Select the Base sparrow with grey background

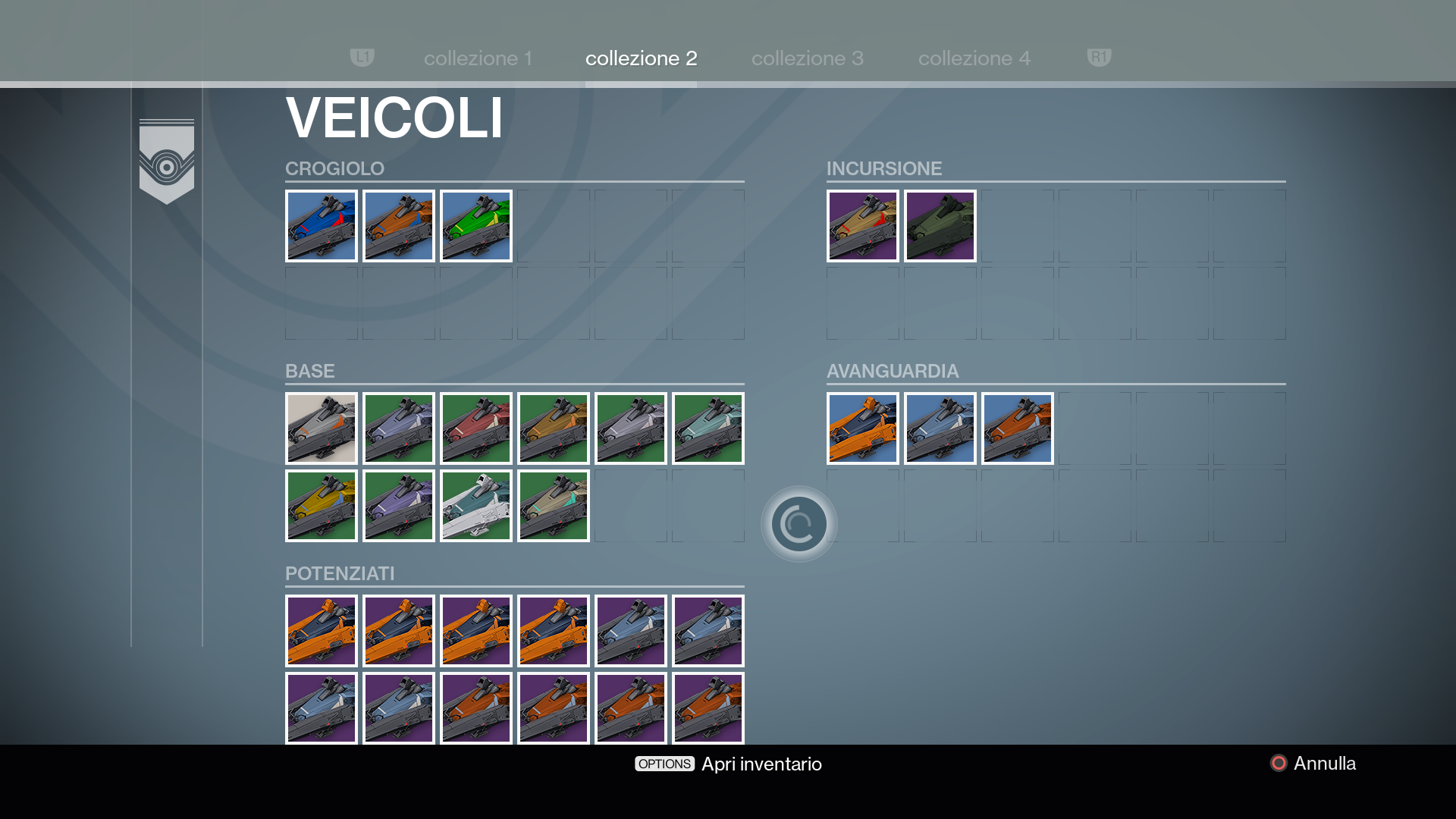tap(322, 428)
